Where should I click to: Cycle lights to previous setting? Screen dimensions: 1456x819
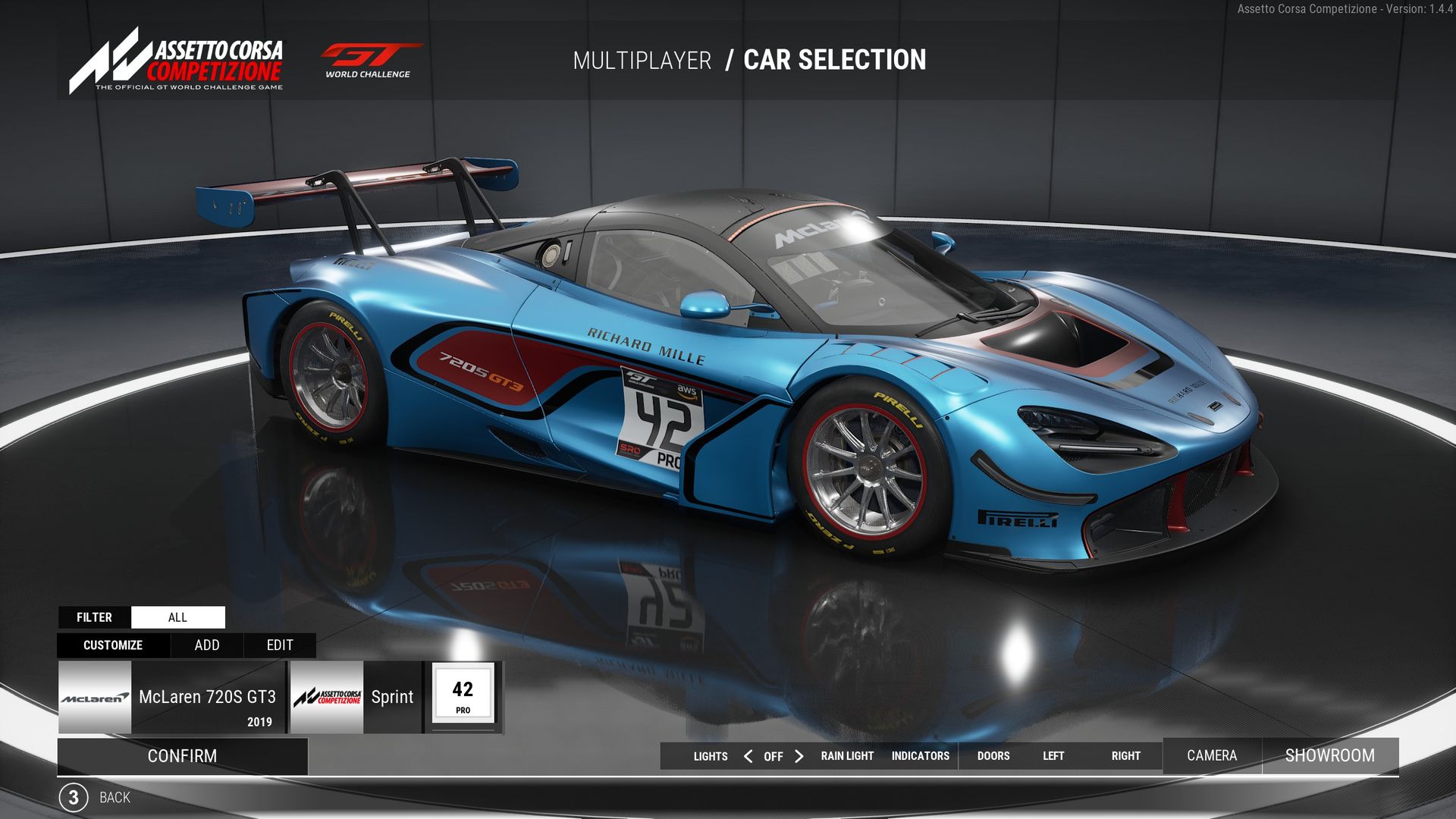pyautogui.click(x=748, y=756)
